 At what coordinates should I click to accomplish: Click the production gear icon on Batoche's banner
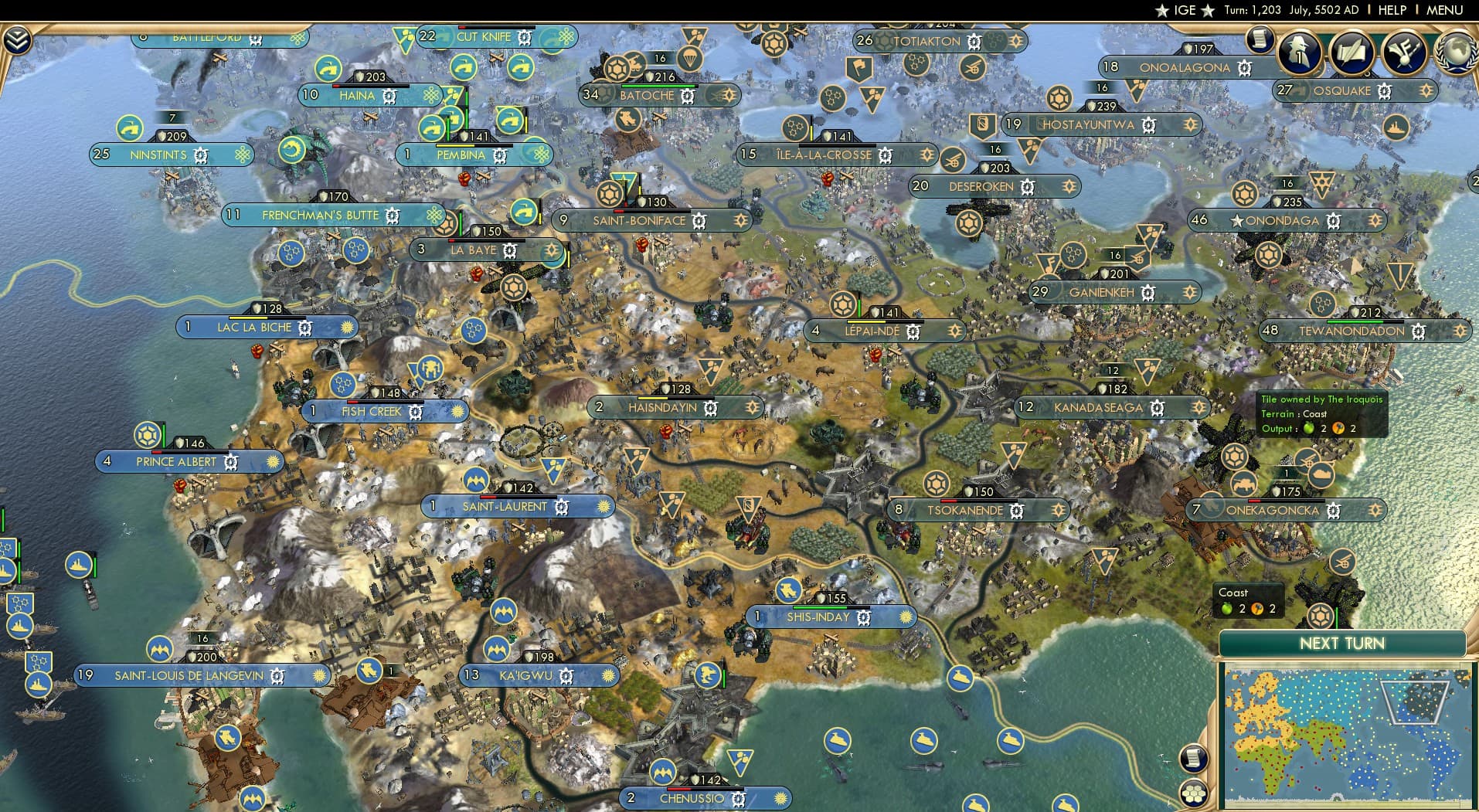[687, 95]
